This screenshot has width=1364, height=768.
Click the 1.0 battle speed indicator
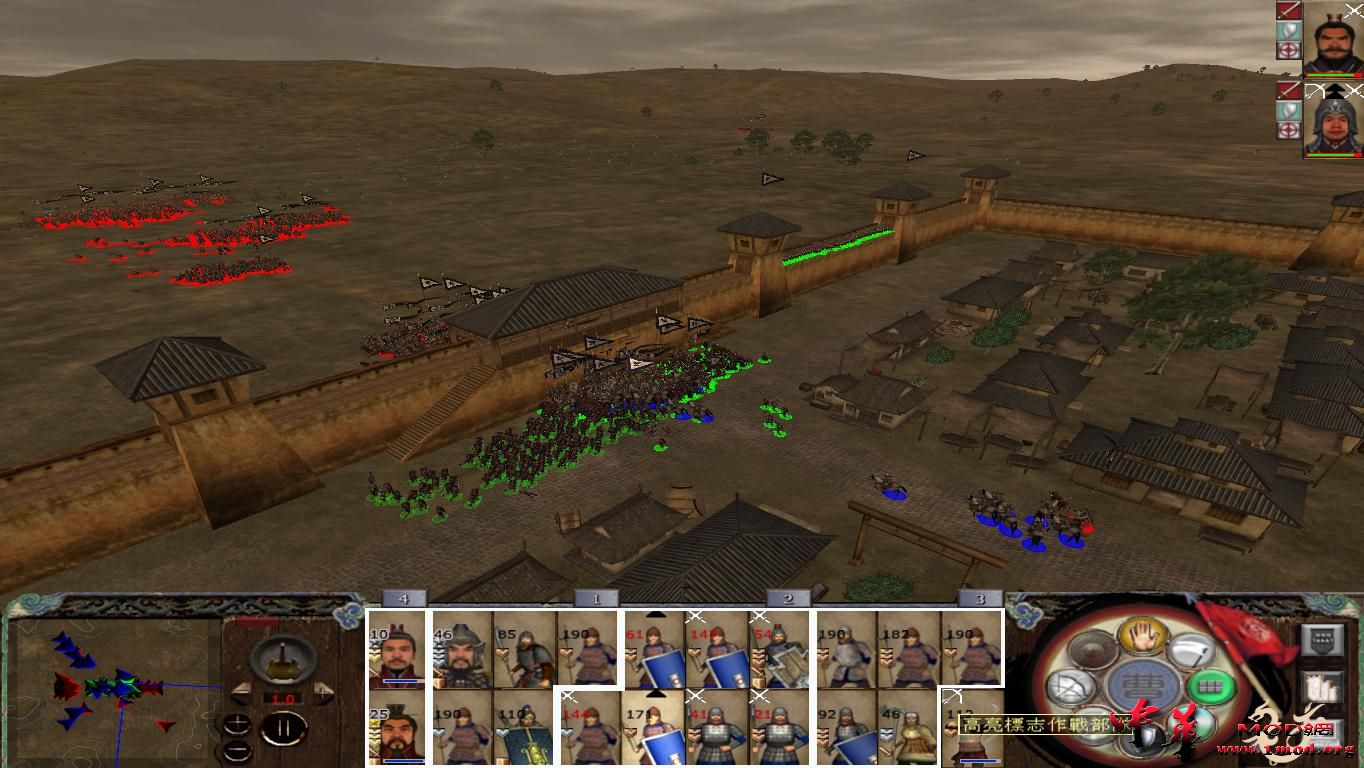[282, 698]
